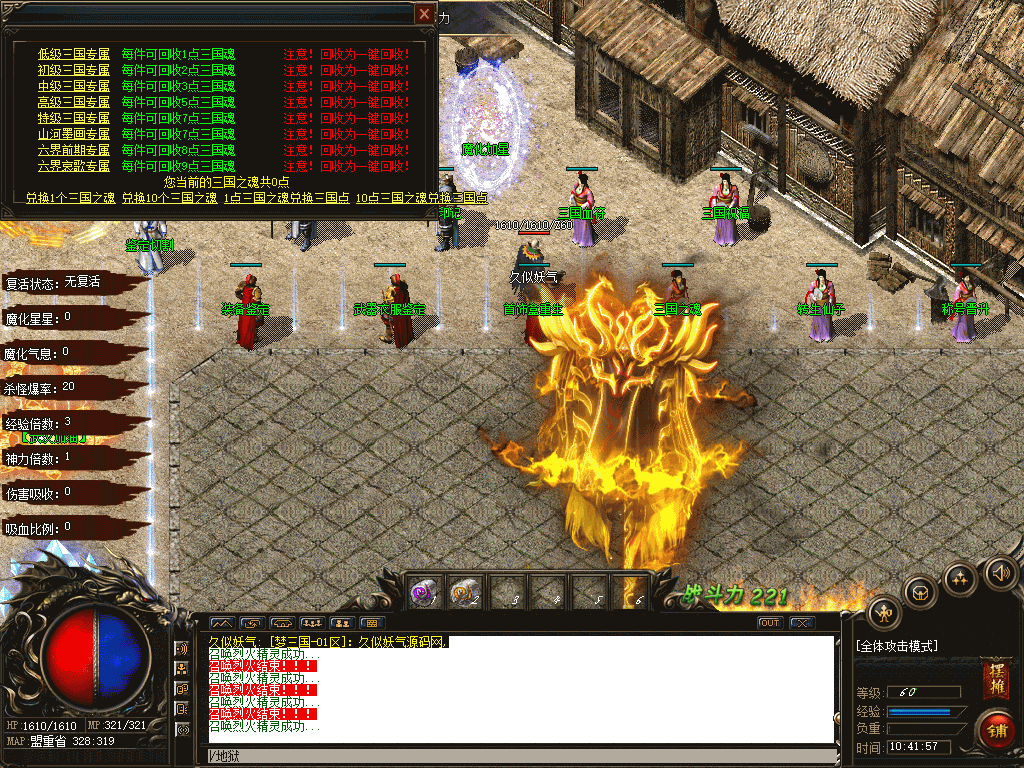Image resolution: width=1024 pixels, height=768 pixels.
Task: Click the OUT button above the chat
Action: (x=769, y=623)
